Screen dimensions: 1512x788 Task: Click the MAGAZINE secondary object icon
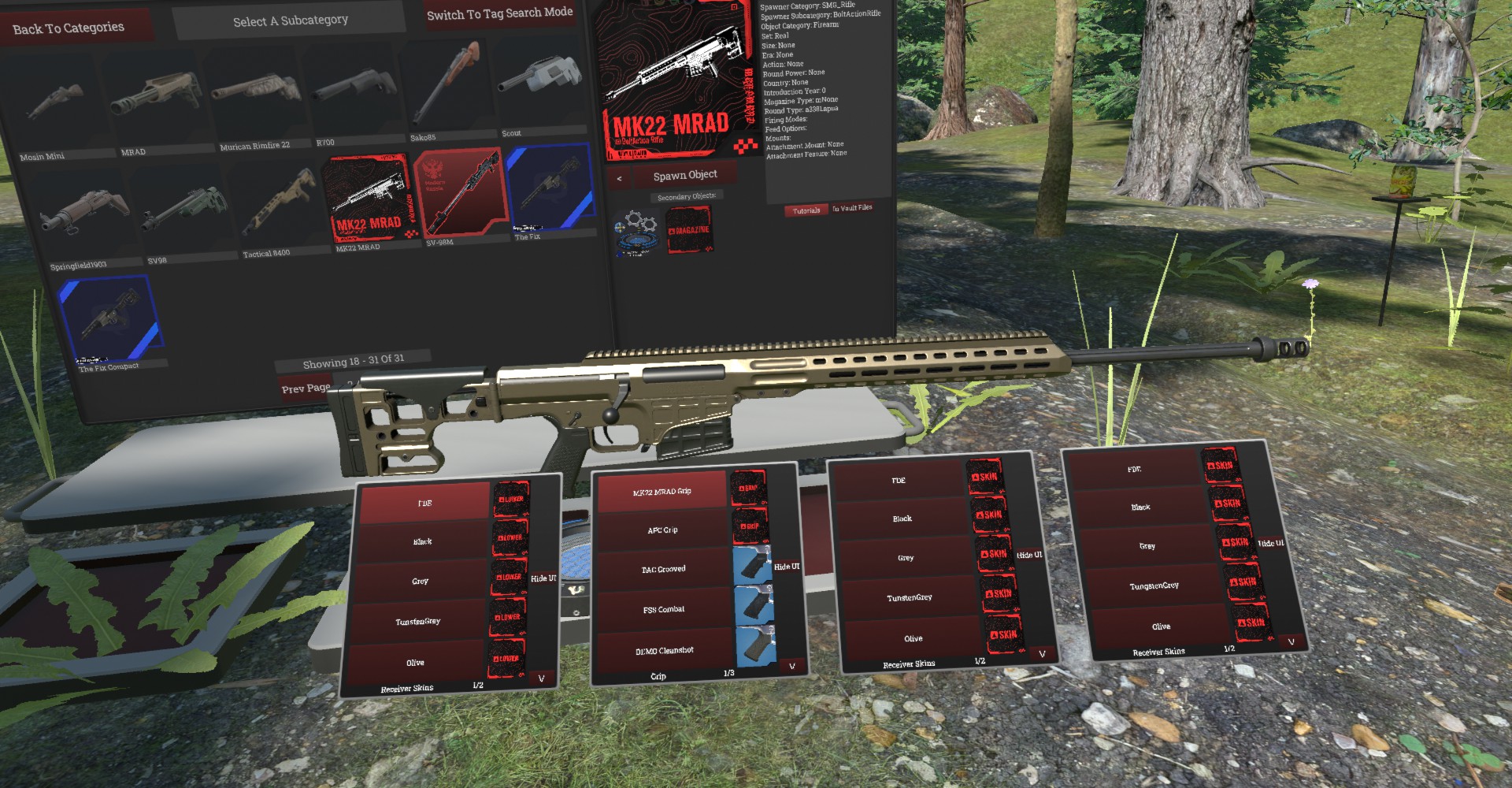point(689,229)
